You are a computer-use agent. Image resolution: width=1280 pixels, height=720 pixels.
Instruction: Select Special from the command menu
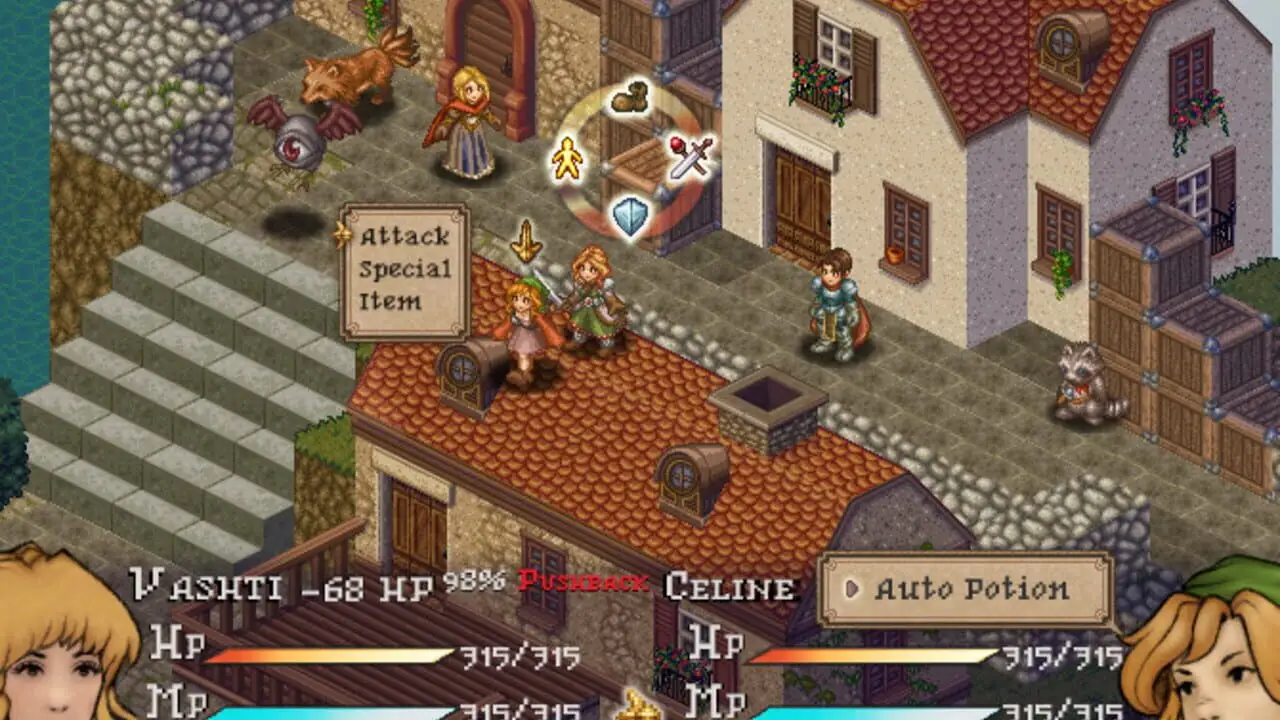coord(404,269)
